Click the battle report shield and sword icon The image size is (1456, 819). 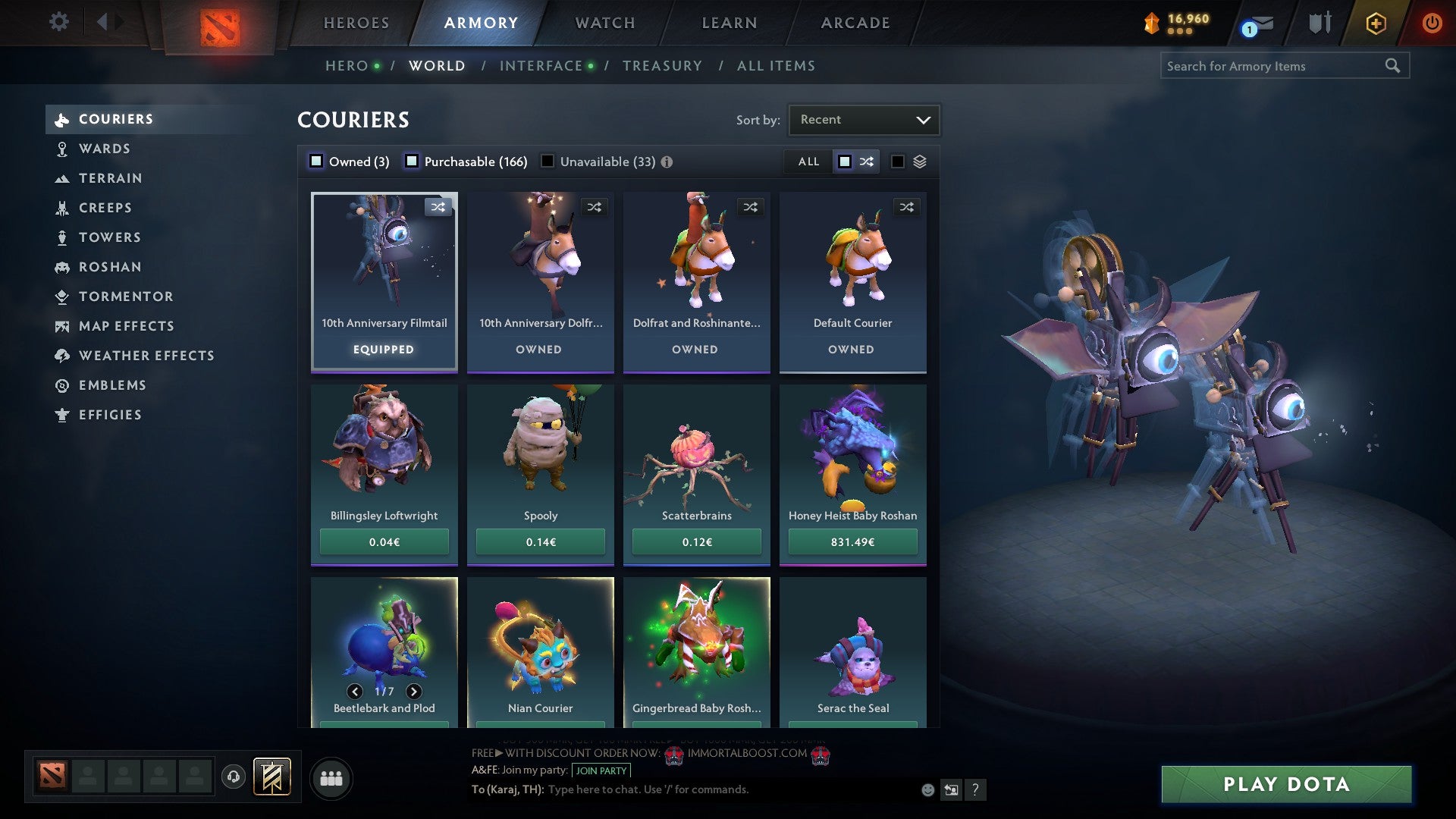[1319, 23]
